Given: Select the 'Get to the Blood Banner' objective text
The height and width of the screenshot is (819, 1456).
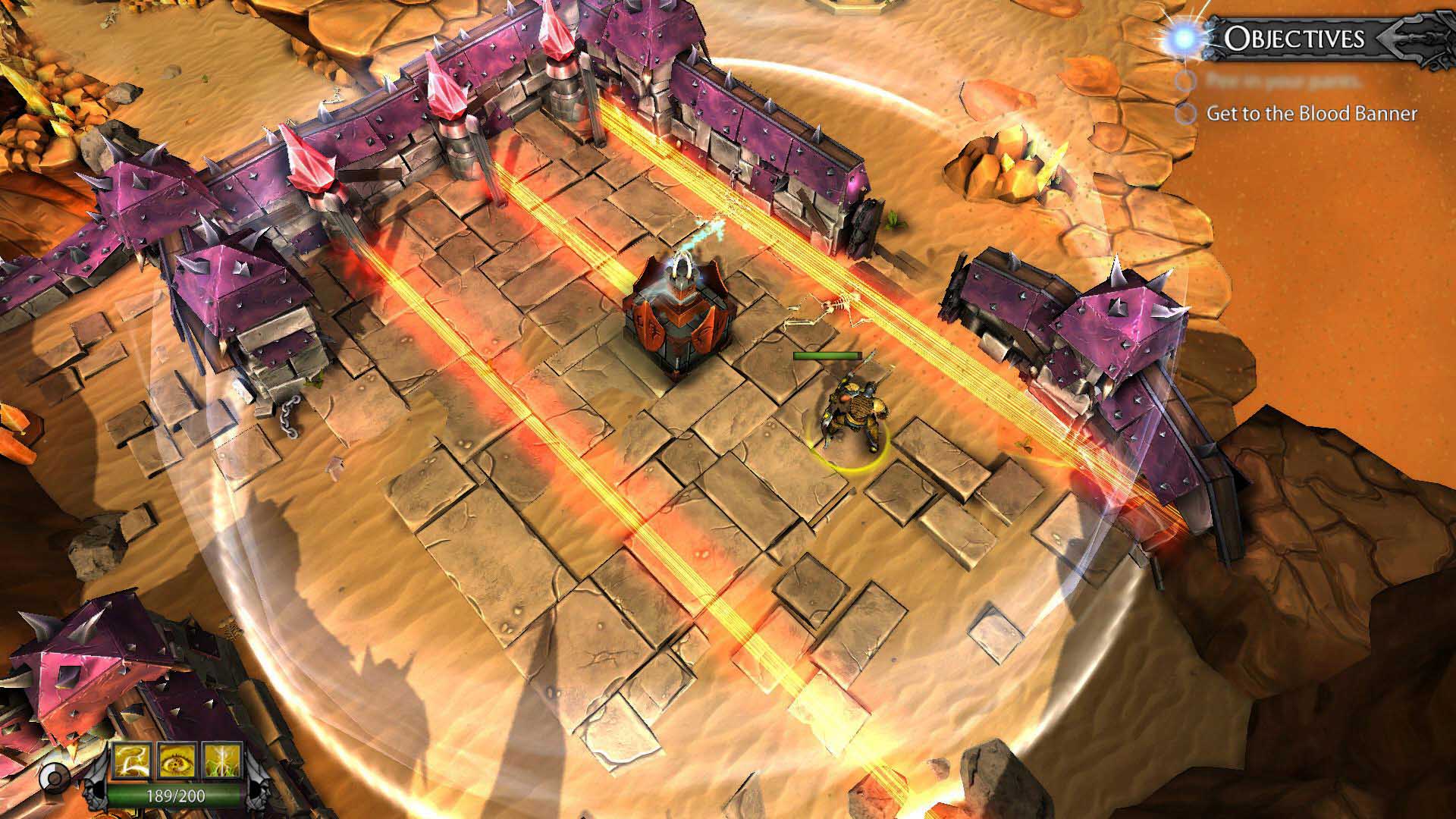Looking at the screenshot, I should click(x=1313, y=114).
